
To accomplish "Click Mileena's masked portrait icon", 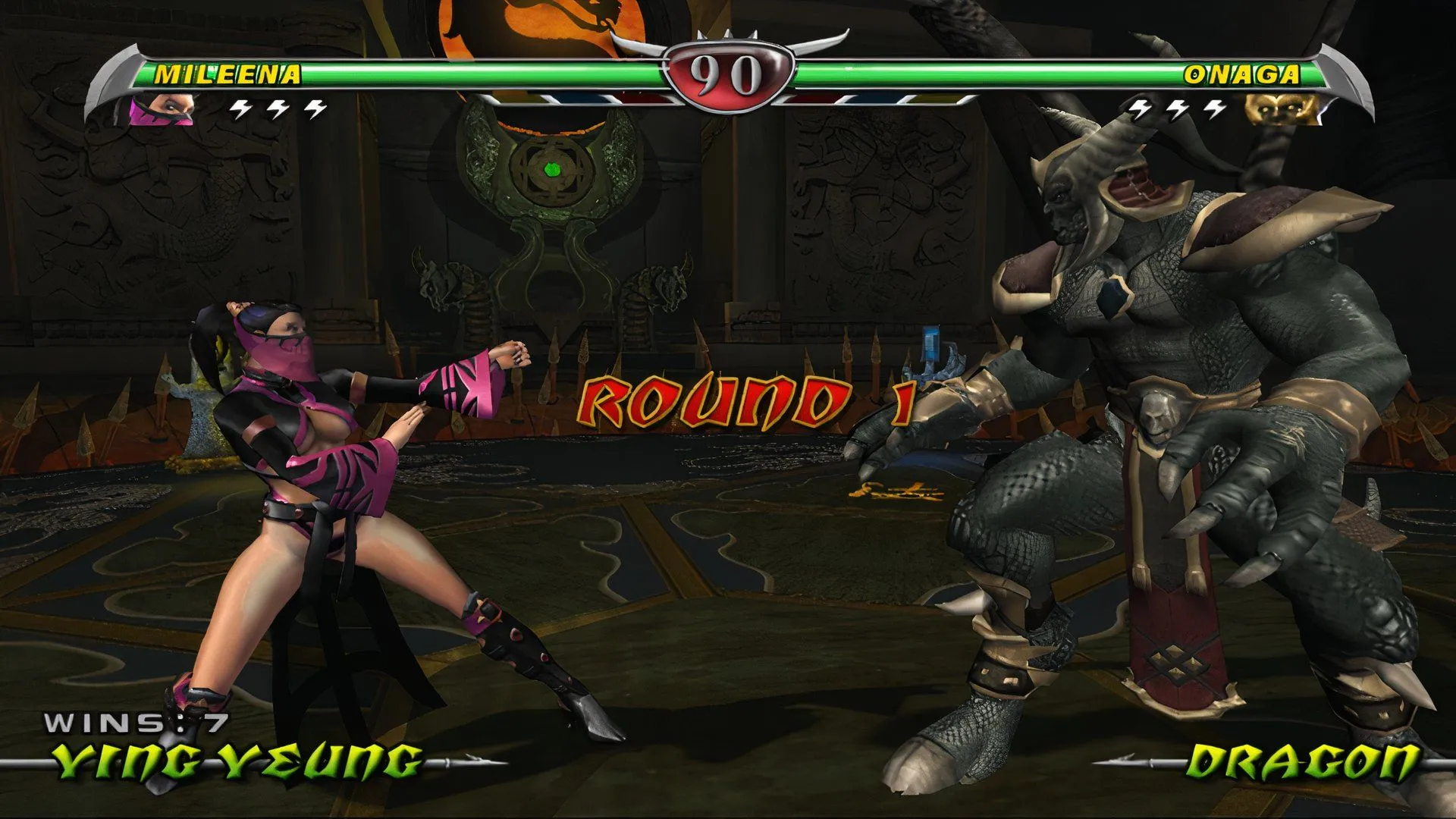I will (161, 110).
